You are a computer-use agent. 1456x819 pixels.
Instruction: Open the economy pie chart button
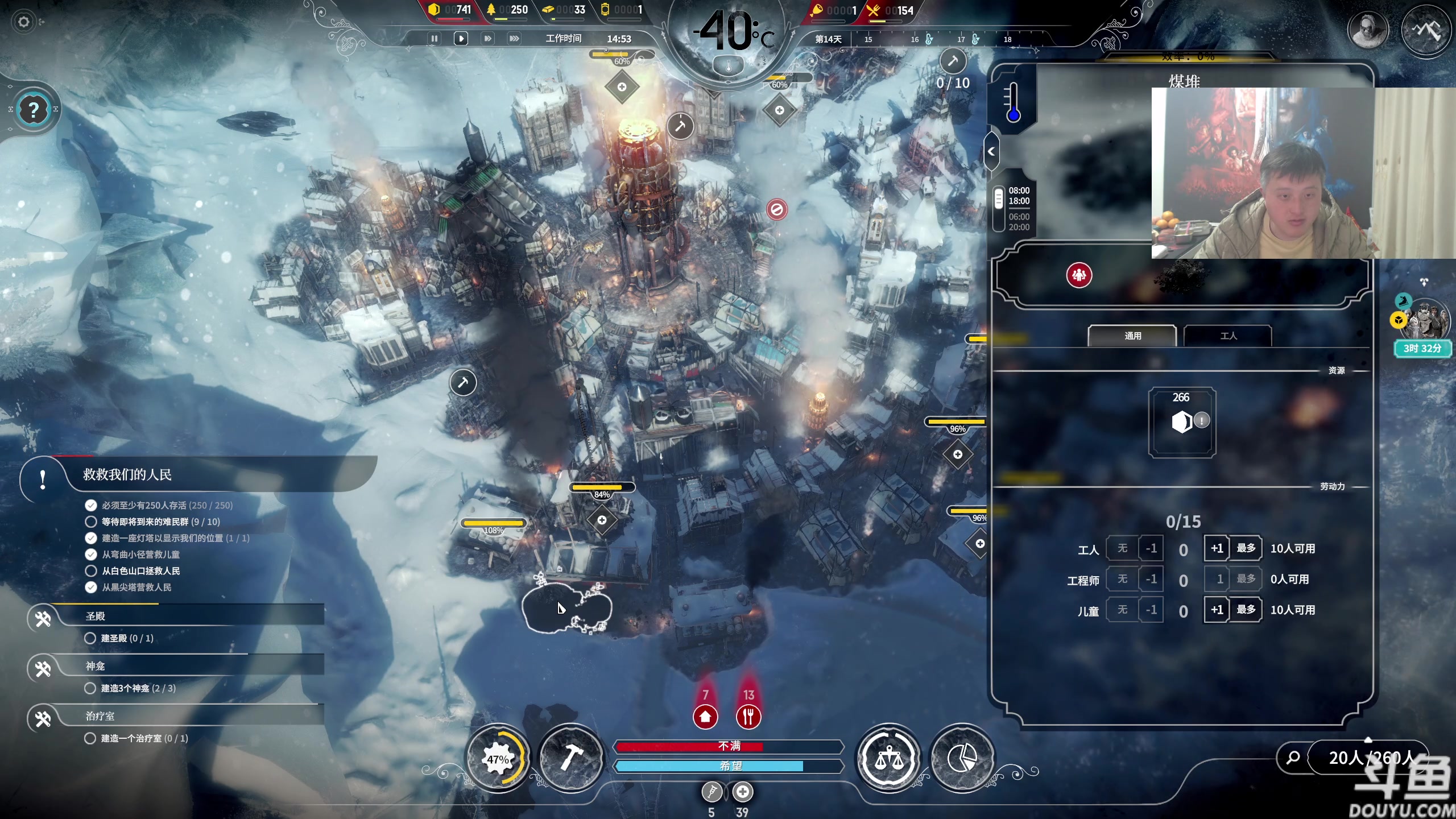[962, 758]
